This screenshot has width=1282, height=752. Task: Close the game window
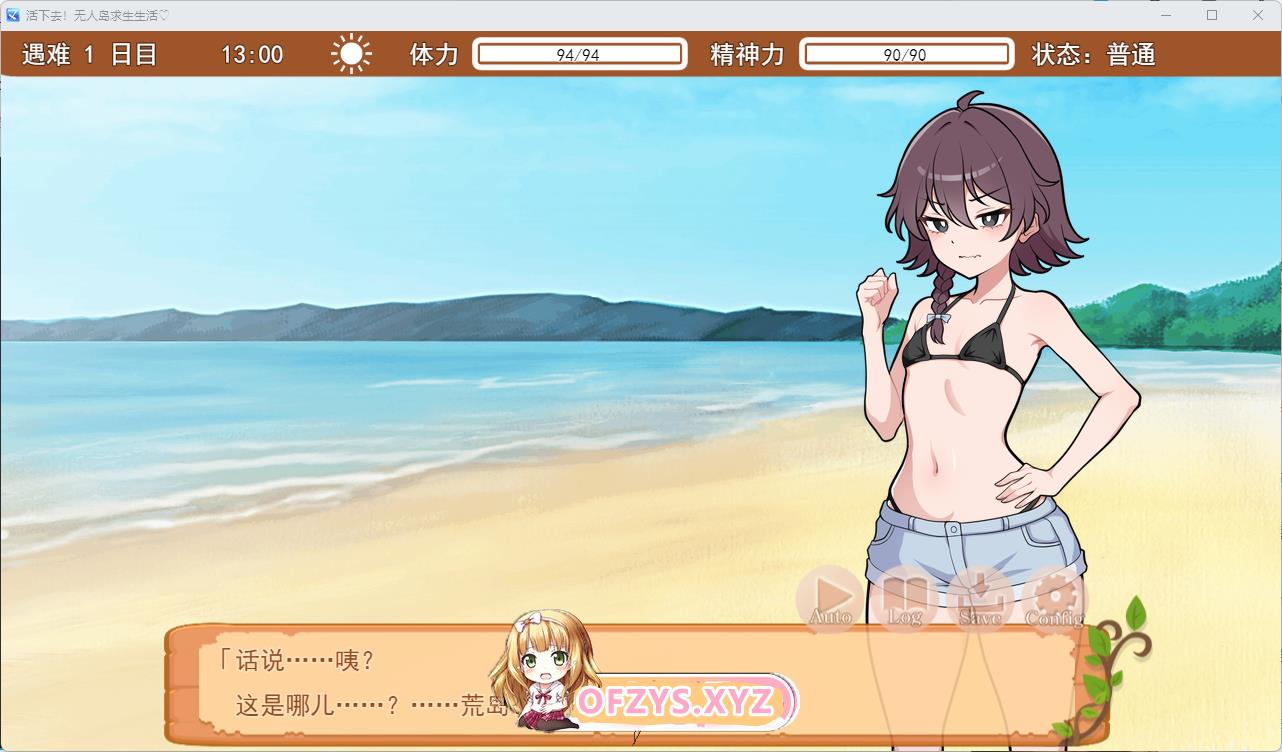click(1258, 15)
